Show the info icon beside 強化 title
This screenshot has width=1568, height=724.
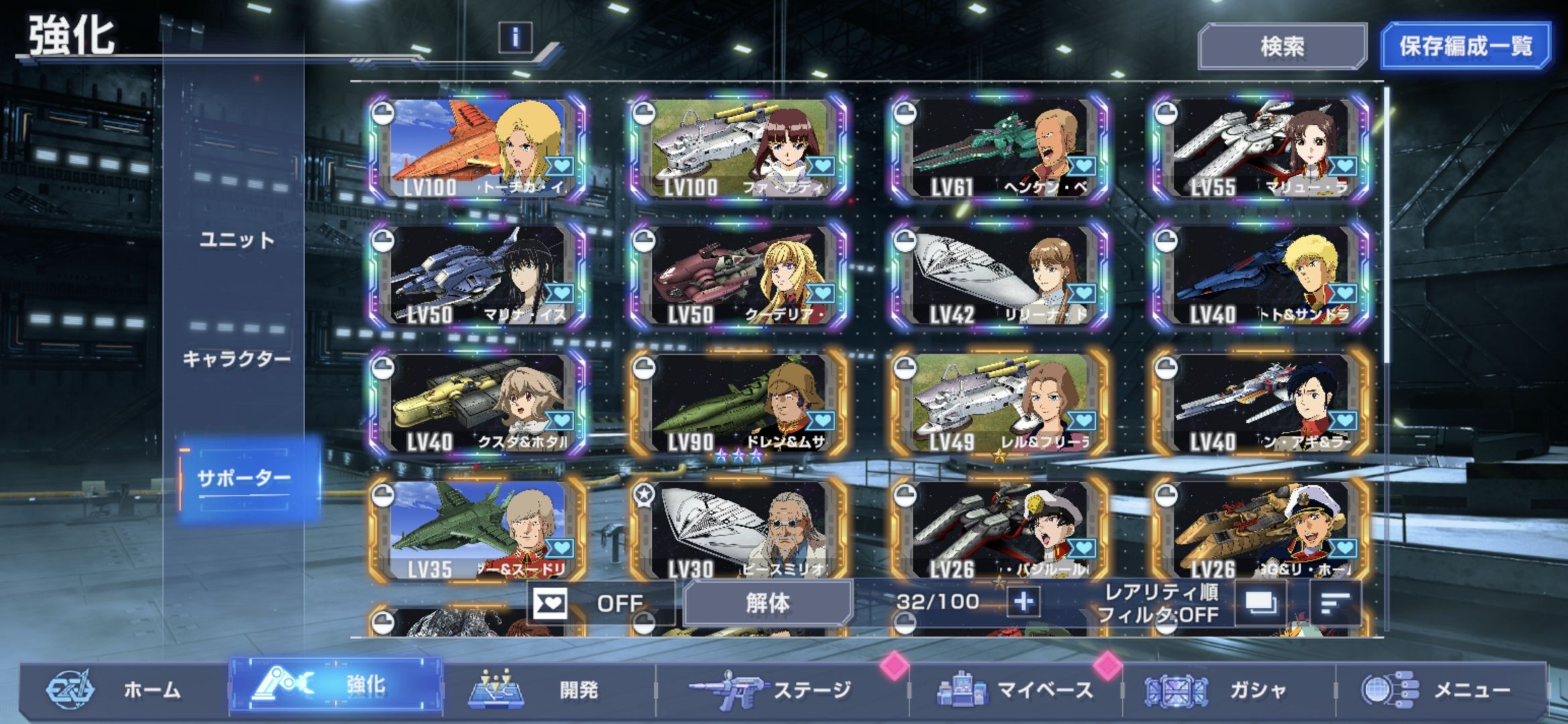pyautogui.click(x=515, y=37)
